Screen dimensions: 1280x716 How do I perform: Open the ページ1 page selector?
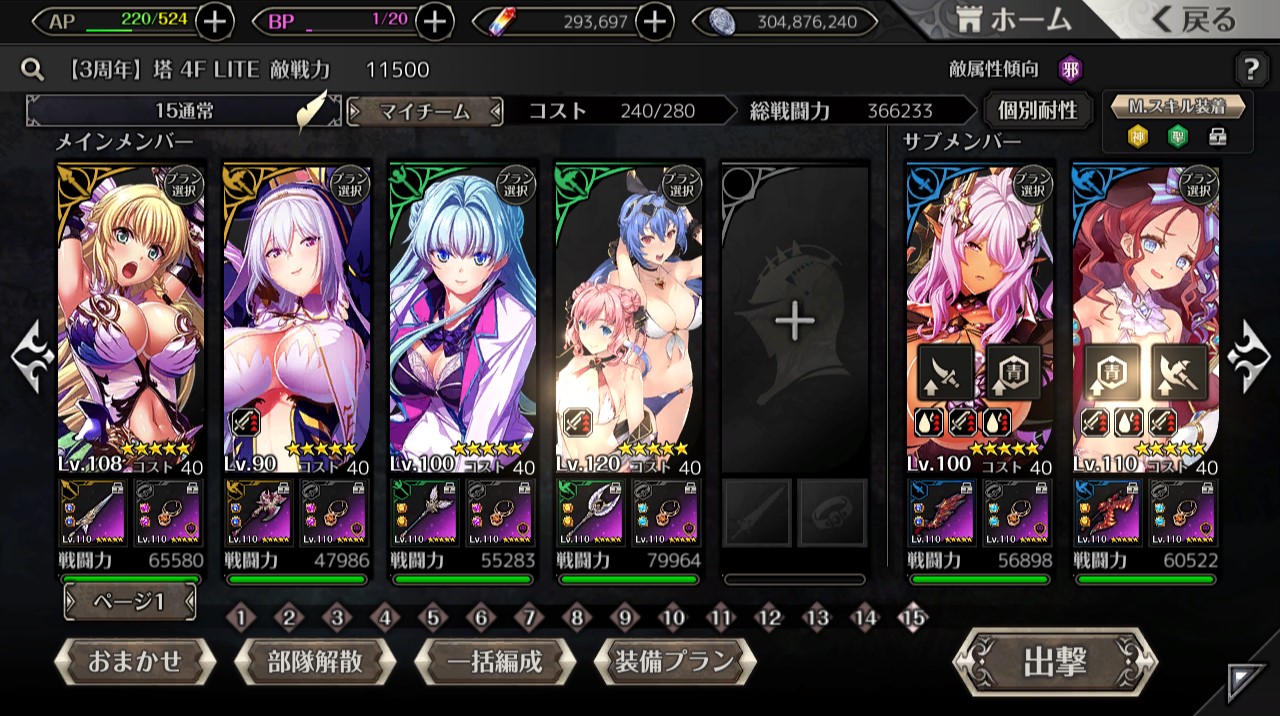(130, 601)
